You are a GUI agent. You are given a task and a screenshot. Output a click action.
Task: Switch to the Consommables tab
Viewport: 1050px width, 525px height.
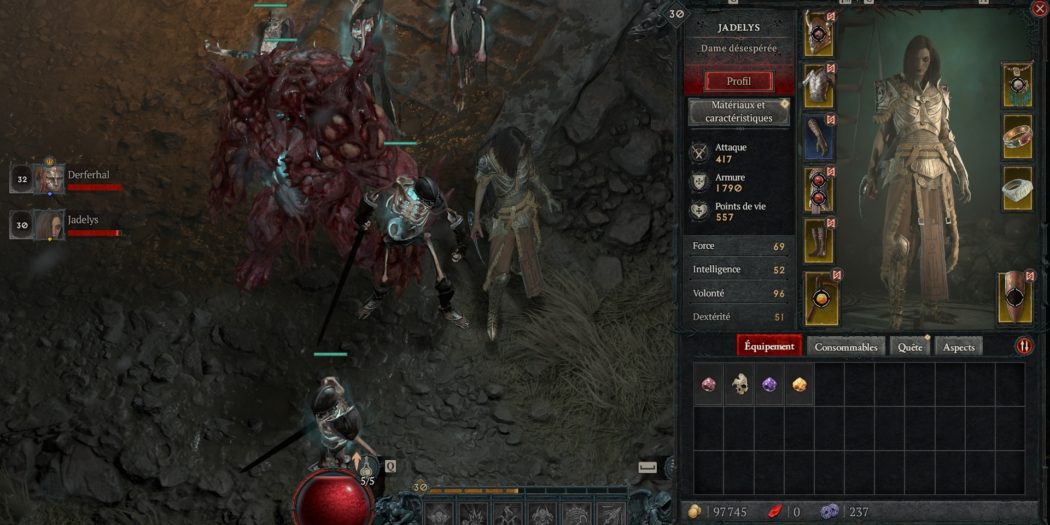(846, 347)
